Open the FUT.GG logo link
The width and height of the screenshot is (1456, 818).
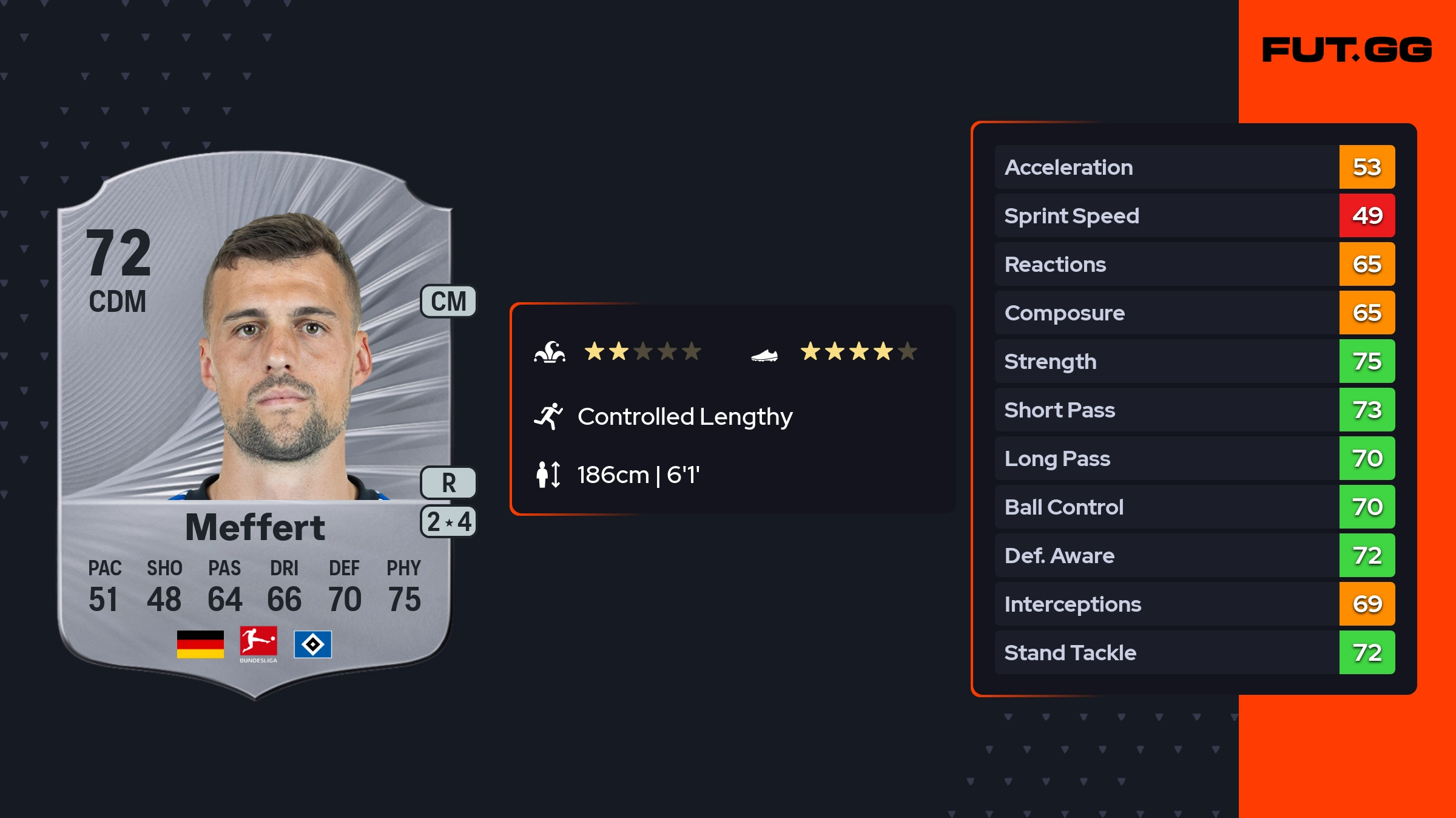click(1347, 50)
